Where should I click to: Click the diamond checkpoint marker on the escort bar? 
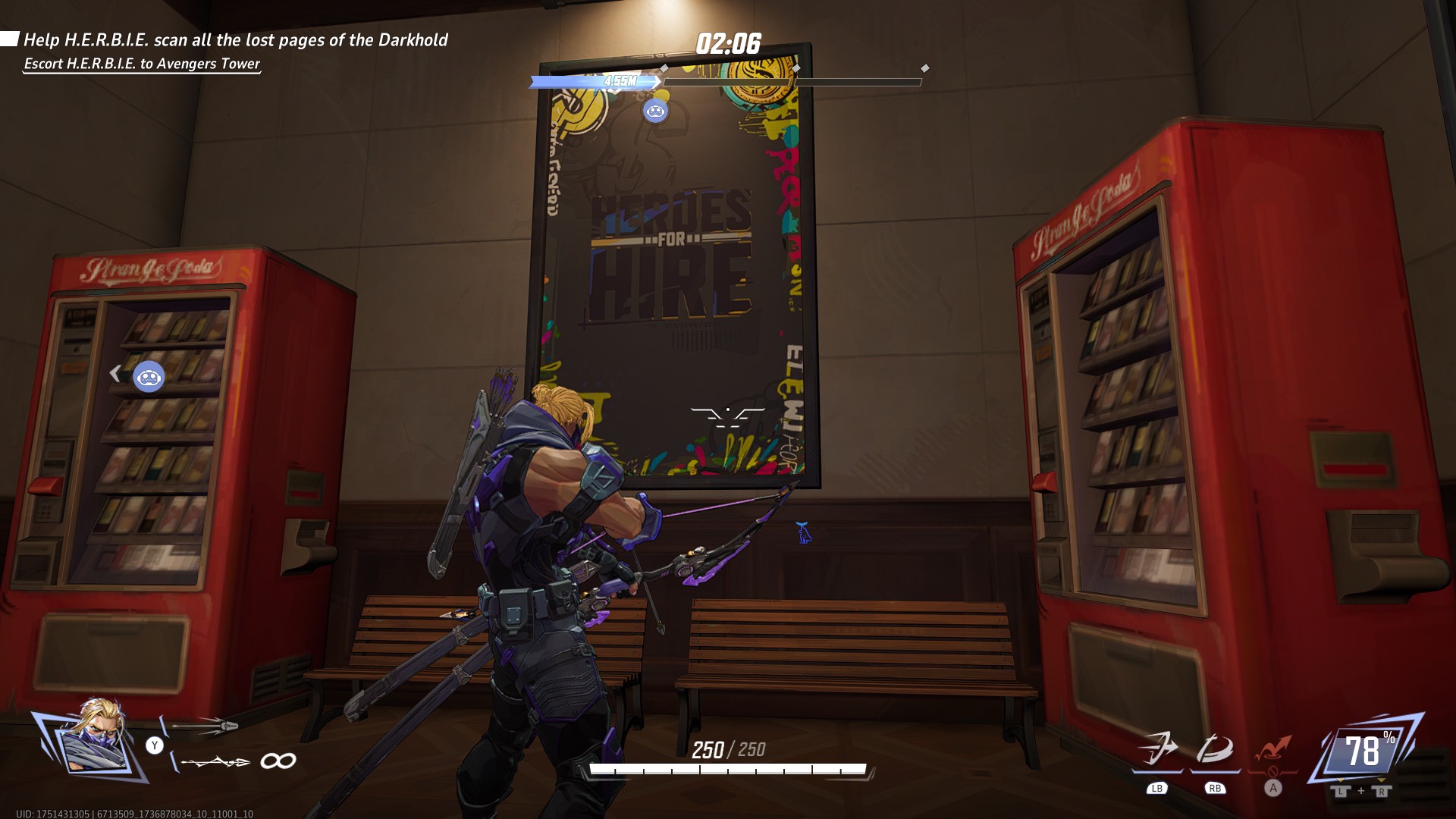(664, 67)
